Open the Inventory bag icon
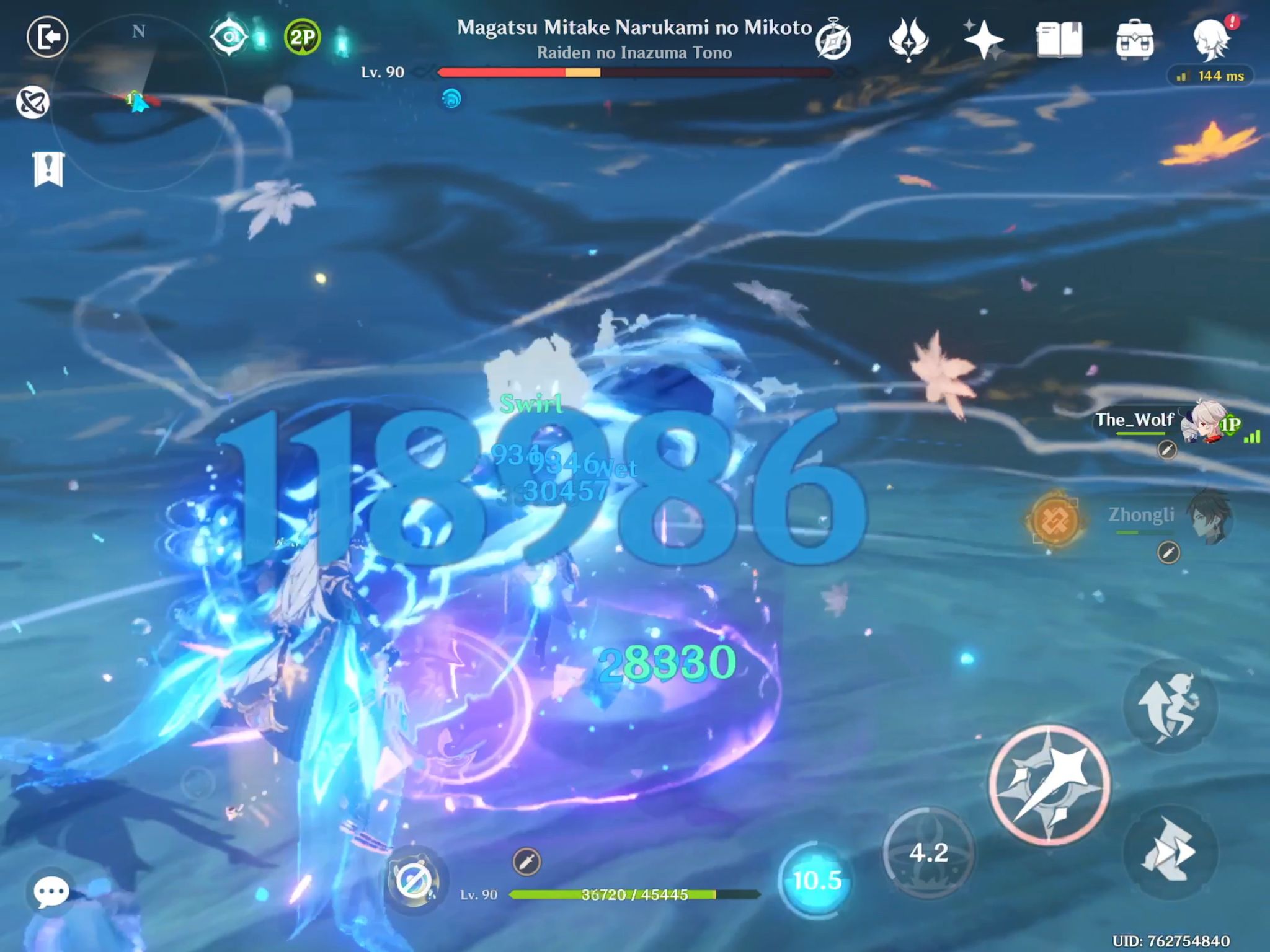This screenshot has height=952, width=1270. coord(1135,38)
